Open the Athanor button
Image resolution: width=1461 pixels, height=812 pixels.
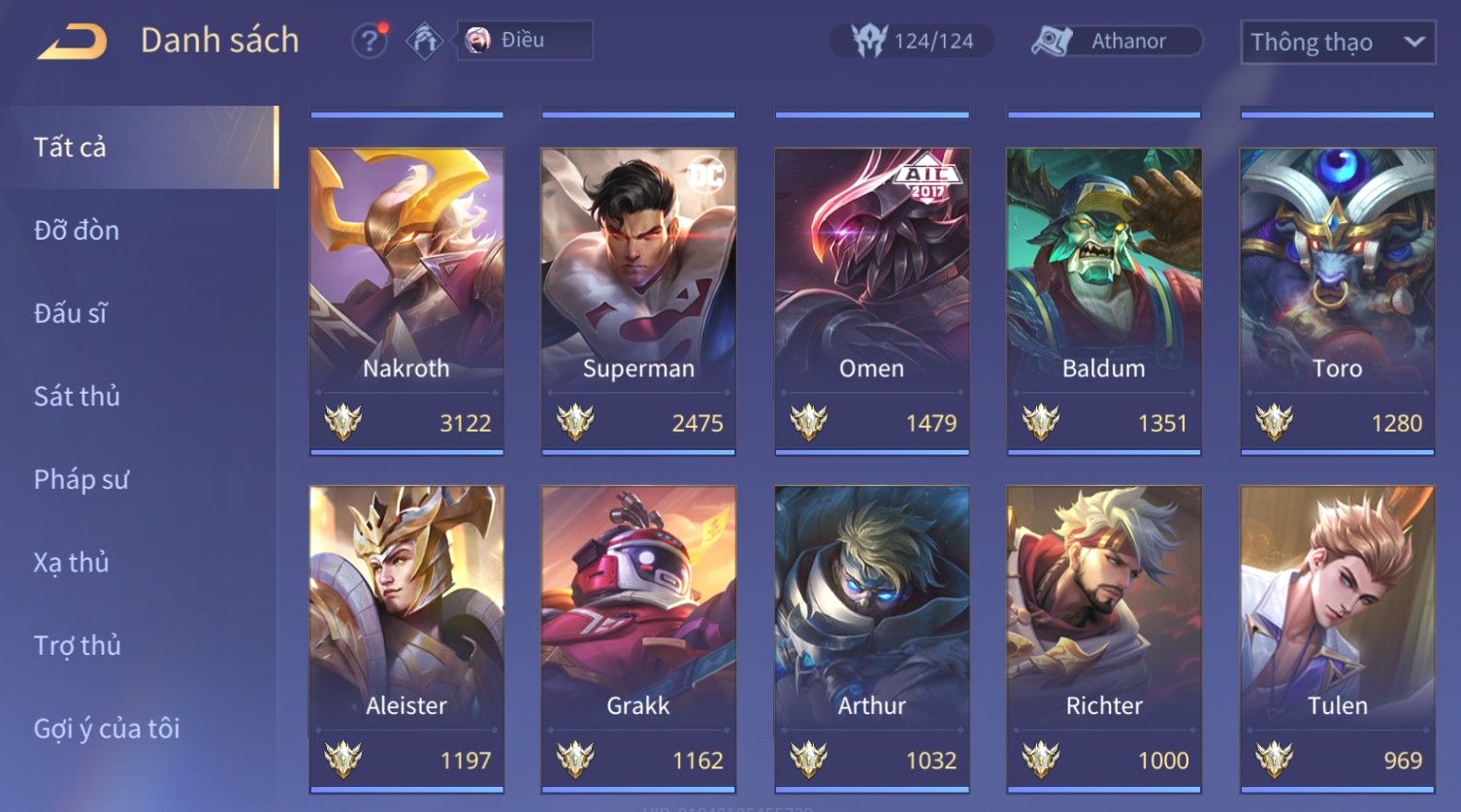pyautogui.click(x=1116, y=41)
